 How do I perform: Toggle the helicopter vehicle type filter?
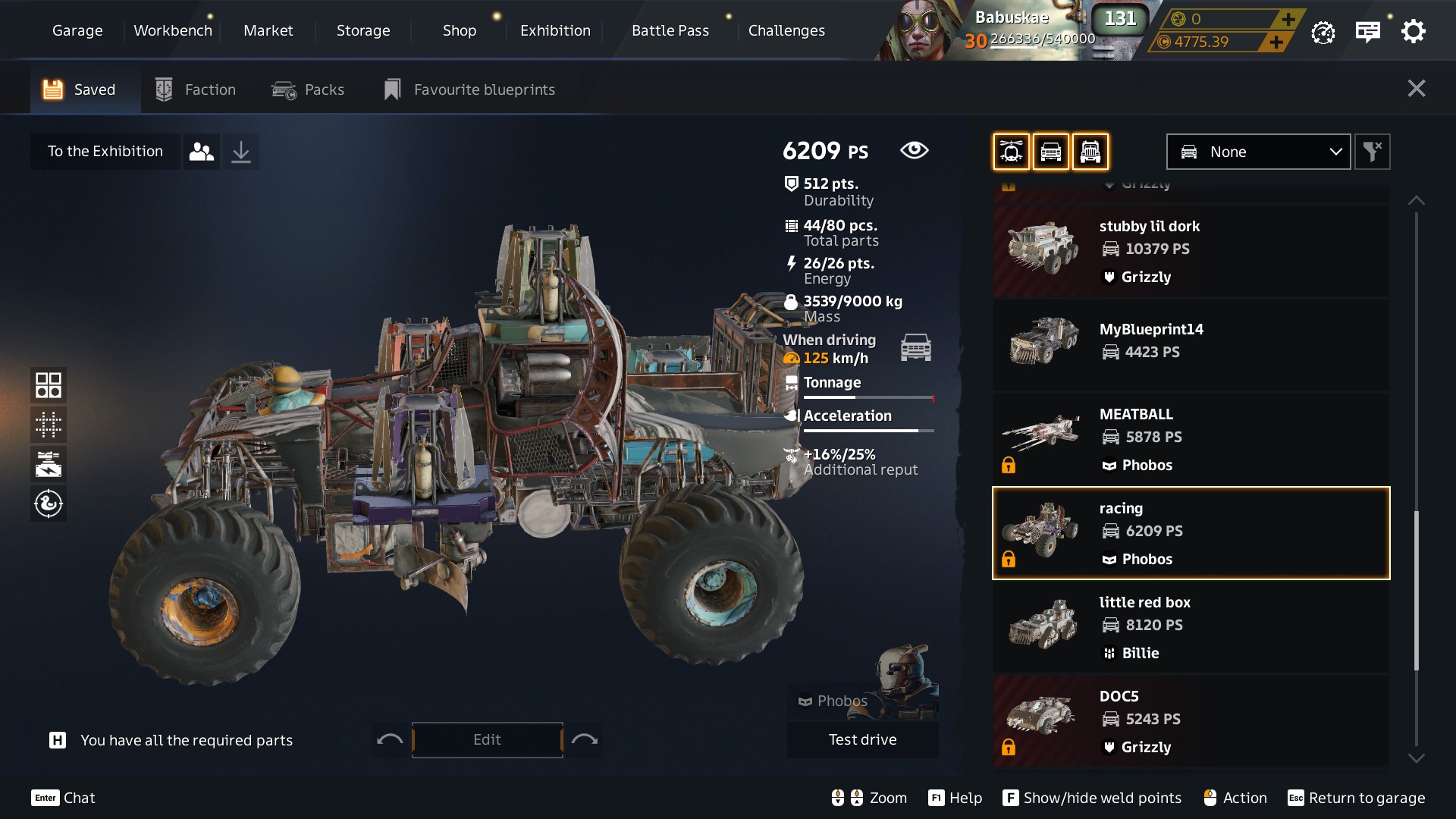(x=1011, y=152)
